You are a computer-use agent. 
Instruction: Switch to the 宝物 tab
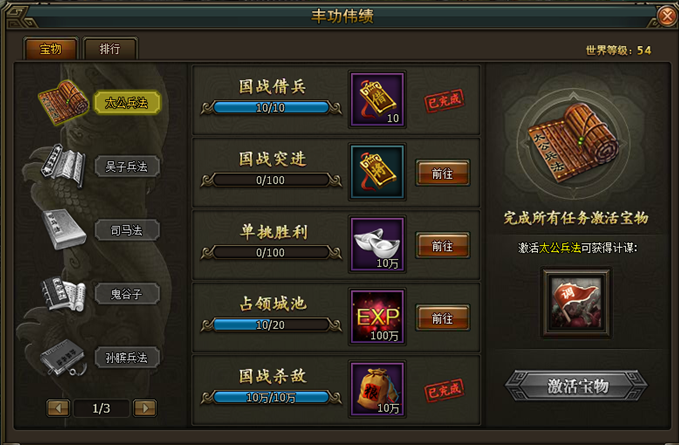coord(50,48)
